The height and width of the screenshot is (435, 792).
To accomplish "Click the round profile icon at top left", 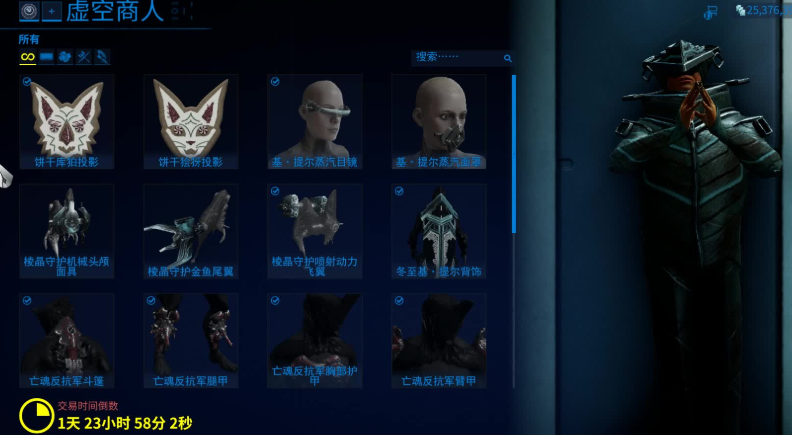I will 29,11.
